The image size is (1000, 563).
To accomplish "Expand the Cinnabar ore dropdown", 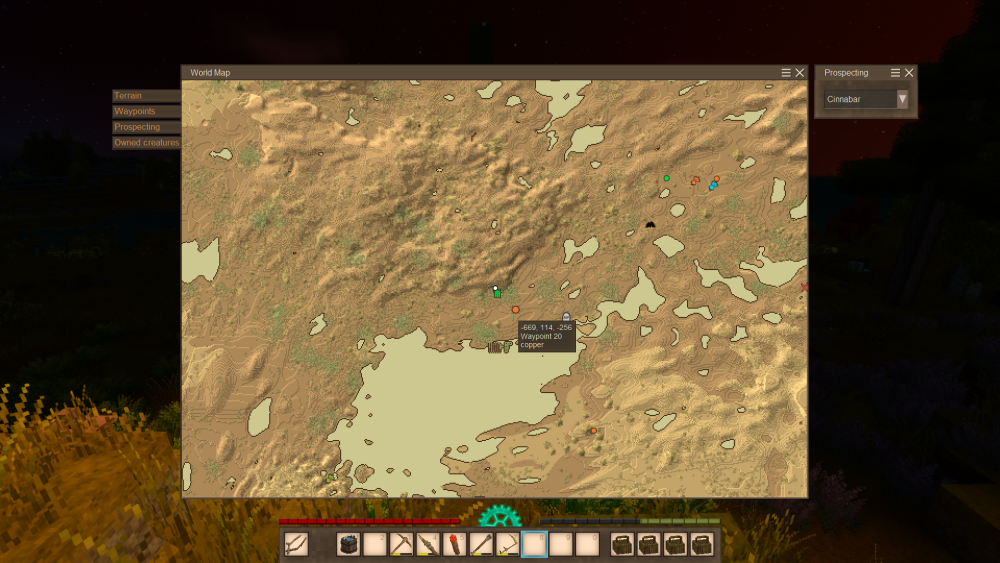I will click(902, 99).
